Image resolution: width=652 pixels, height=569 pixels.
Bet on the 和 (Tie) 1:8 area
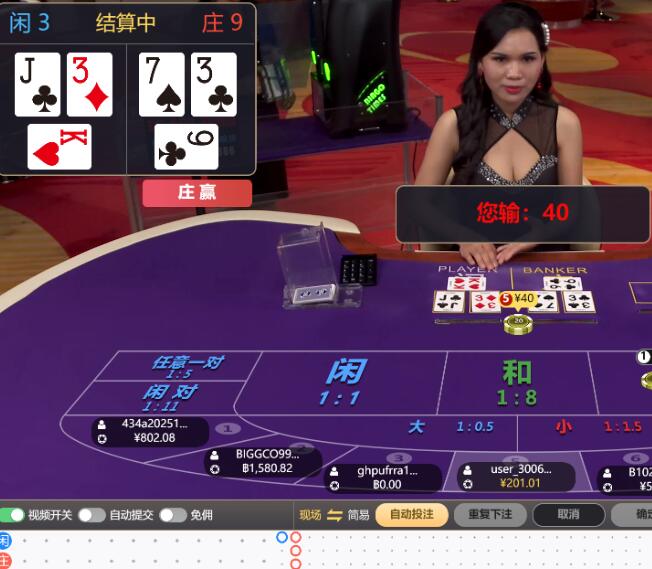516,381
